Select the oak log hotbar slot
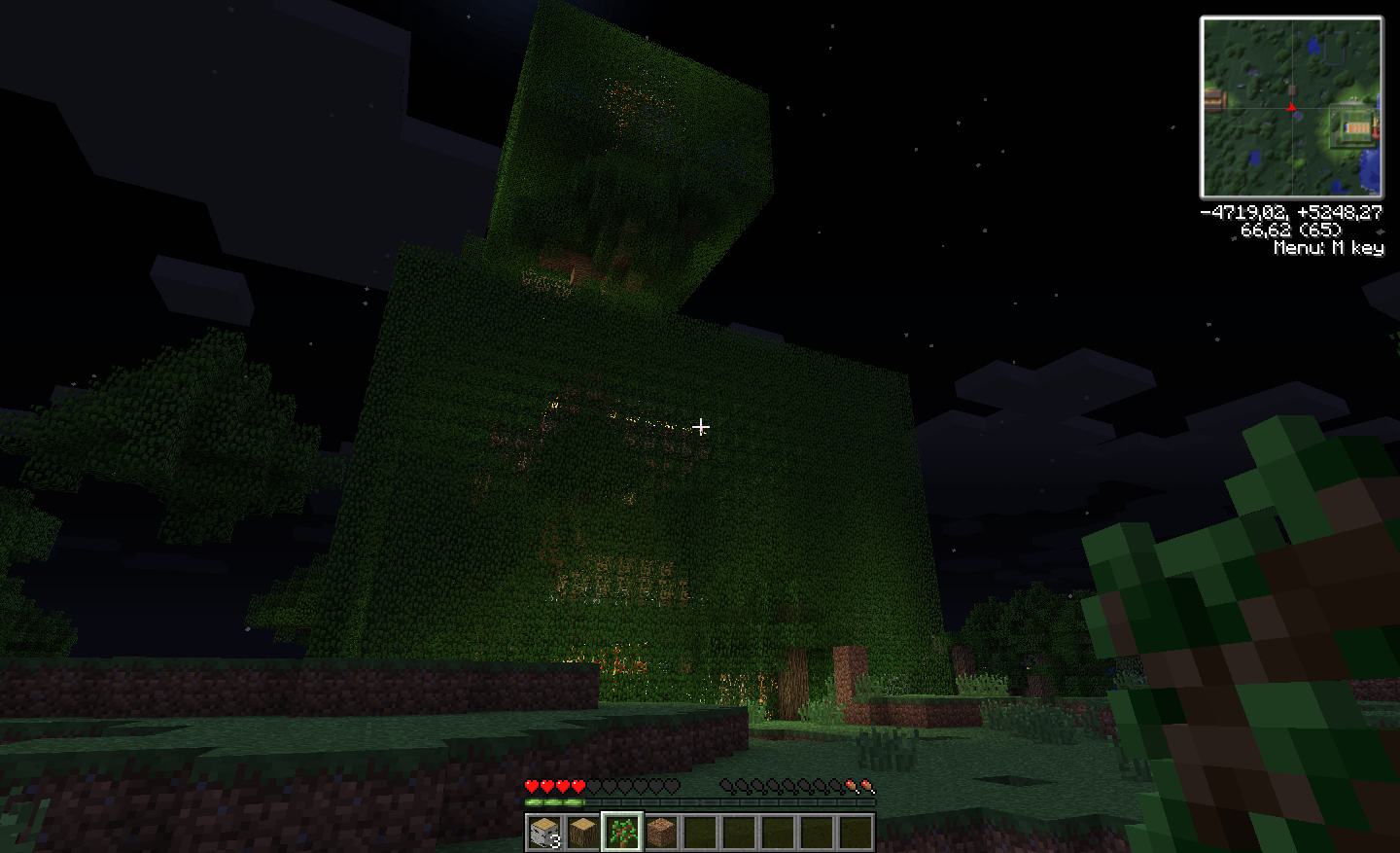 click(x=583, y=833)
